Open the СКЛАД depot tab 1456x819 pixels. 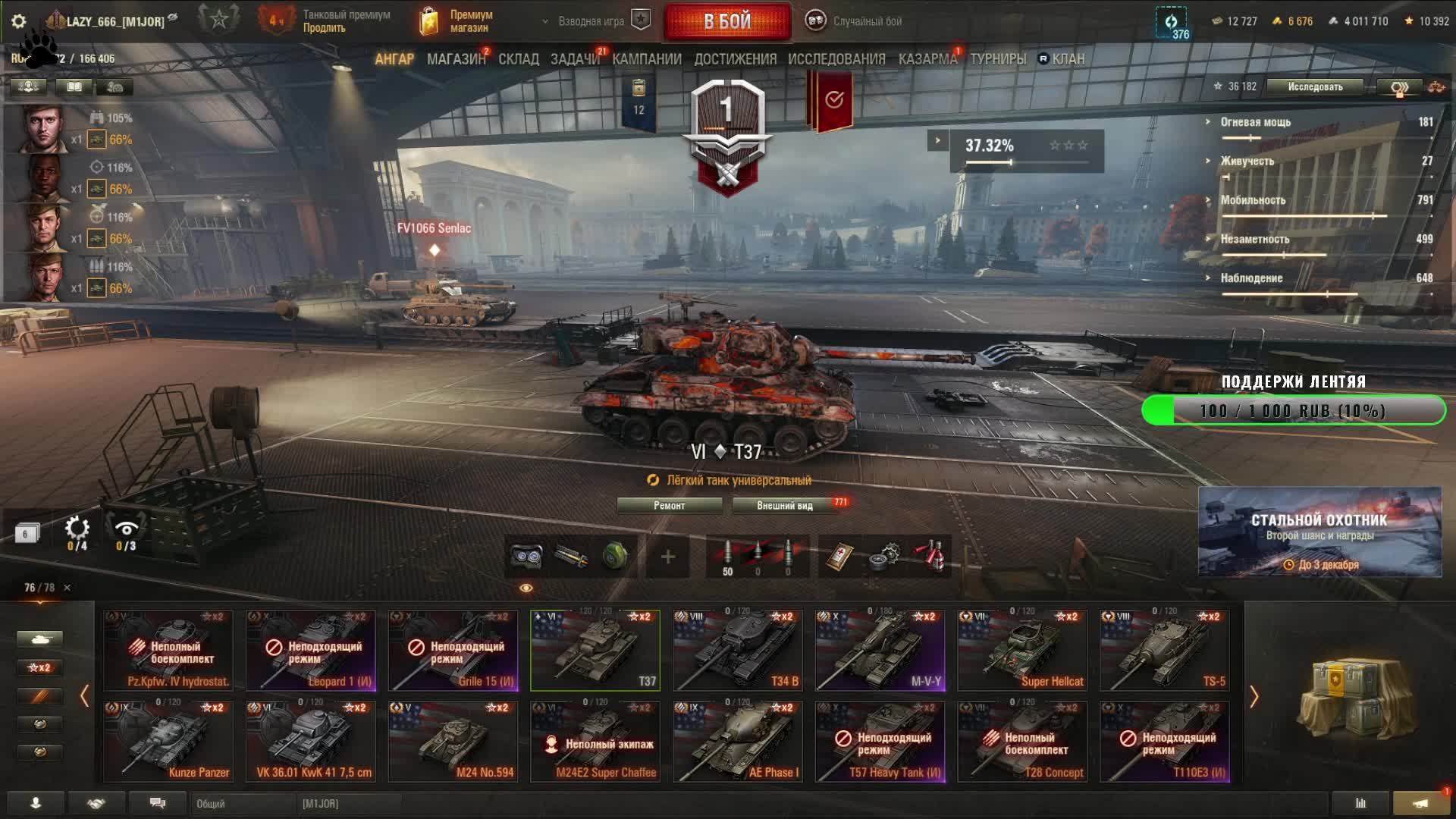[x=519, y=59]
